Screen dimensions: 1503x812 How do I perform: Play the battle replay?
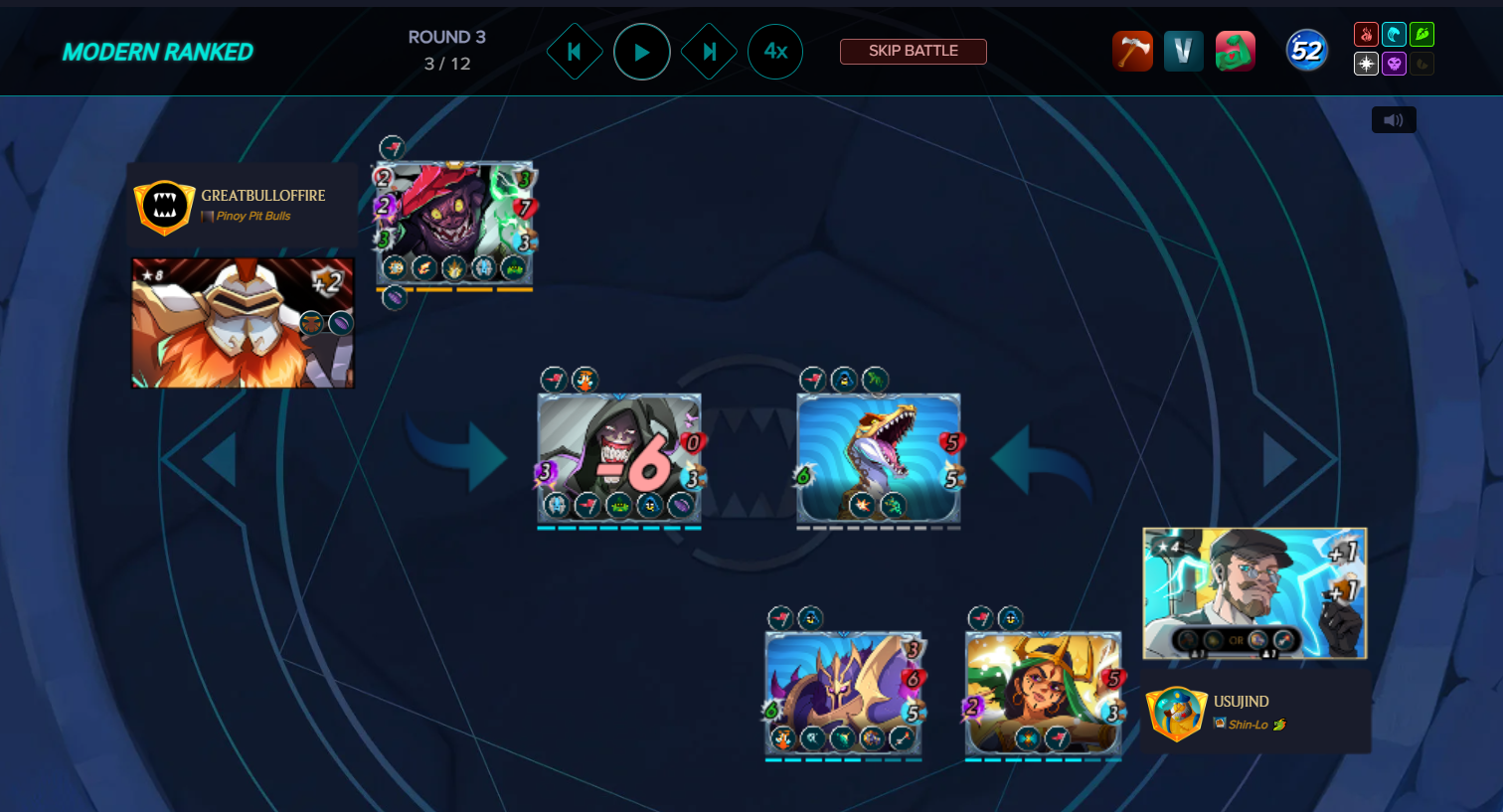click(x=641, y=52)
